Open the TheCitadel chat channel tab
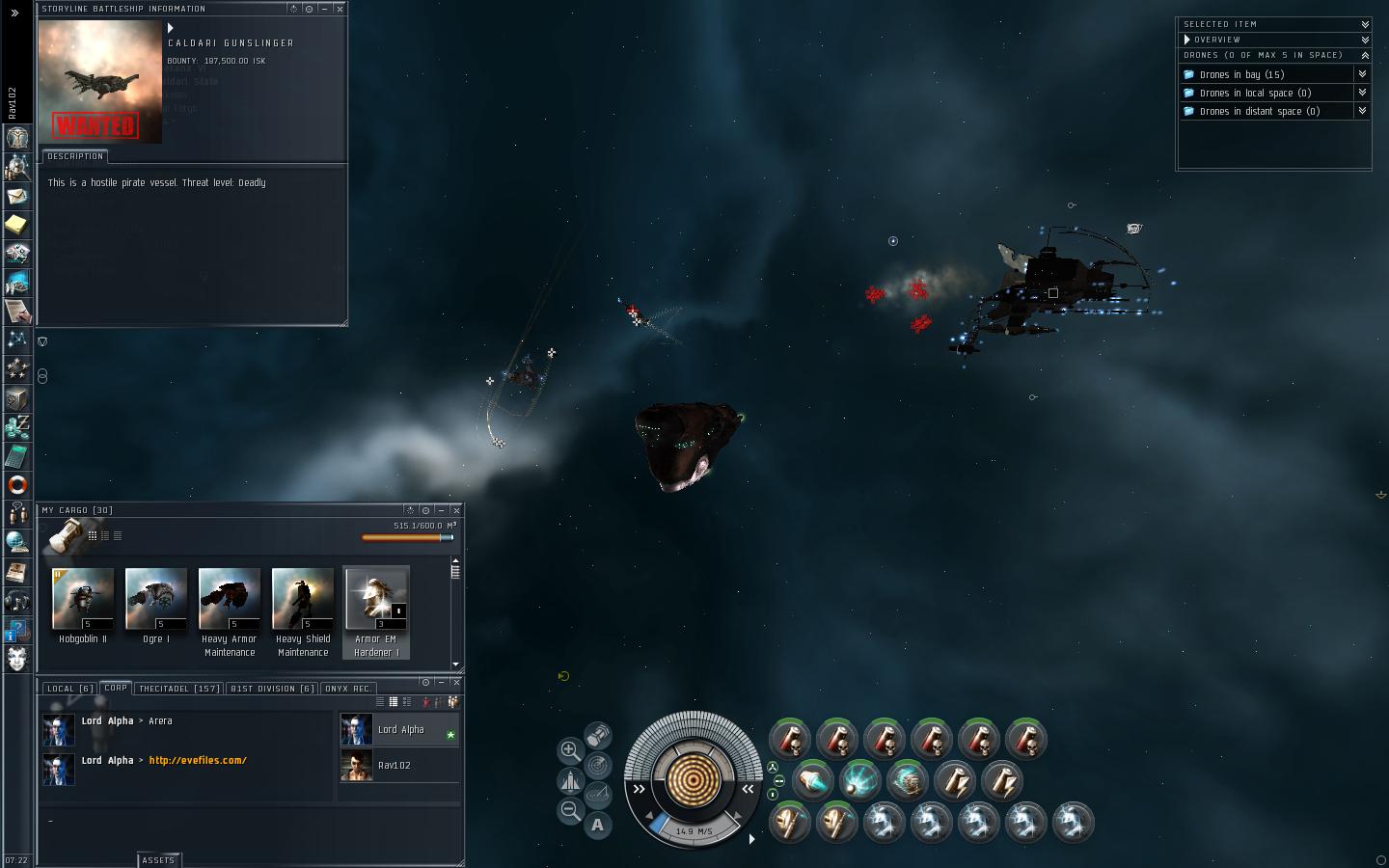The image size is (1389, 868). (x=179, y=689)
